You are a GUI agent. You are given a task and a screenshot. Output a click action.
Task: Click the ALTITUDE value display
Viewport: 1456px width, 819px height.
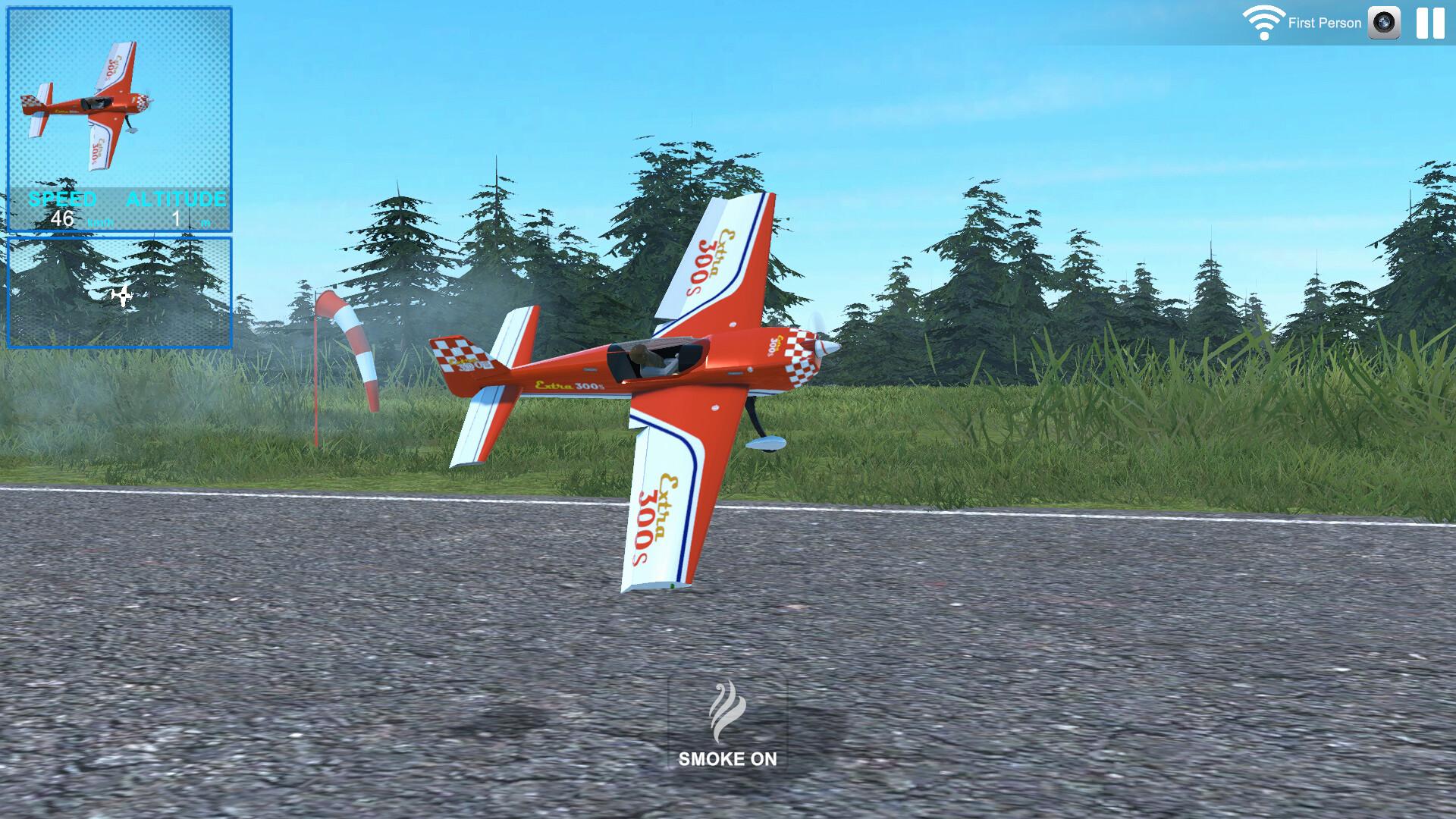pos(176,218)
